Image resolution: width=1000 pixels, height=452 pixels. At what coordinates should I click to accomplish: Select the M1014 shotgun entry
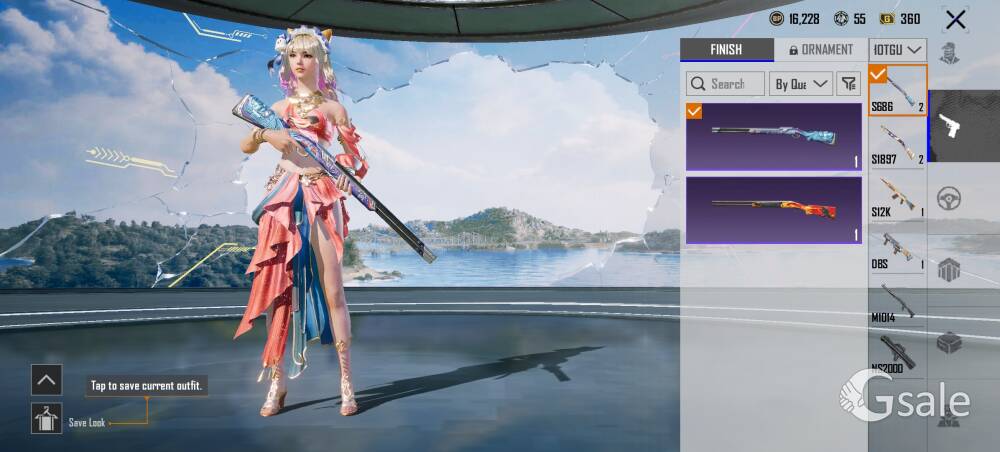click(x=898, y=302)
